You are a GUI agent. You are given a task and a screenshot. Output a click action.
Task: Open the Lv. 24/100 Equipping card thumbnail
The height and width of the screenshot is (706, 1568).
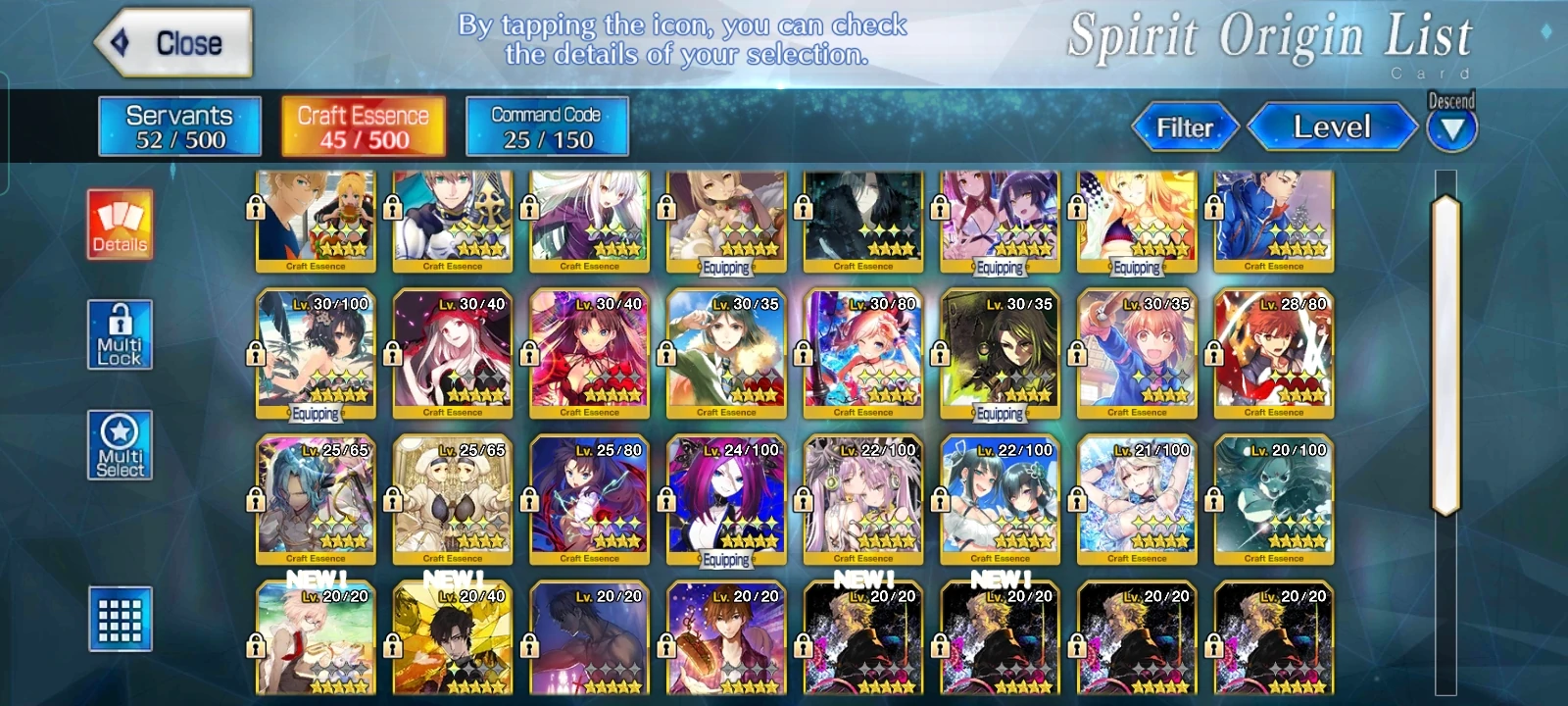[x=727, y=500]
